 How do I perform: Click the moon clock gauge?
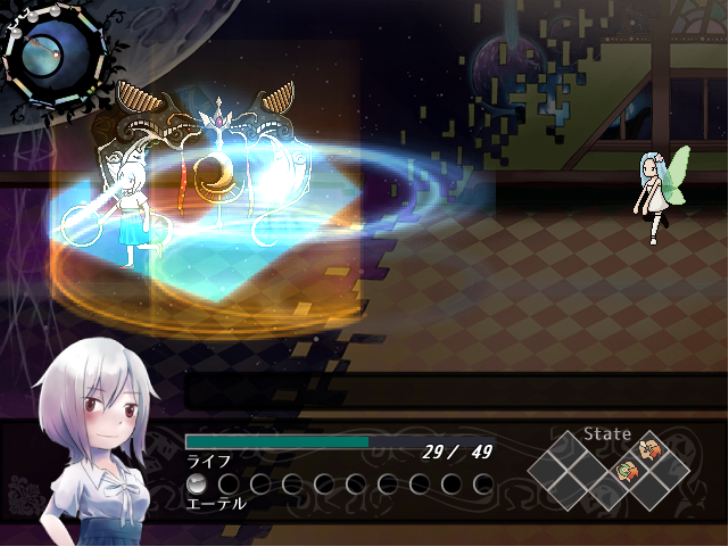click(x=53, y=55)
